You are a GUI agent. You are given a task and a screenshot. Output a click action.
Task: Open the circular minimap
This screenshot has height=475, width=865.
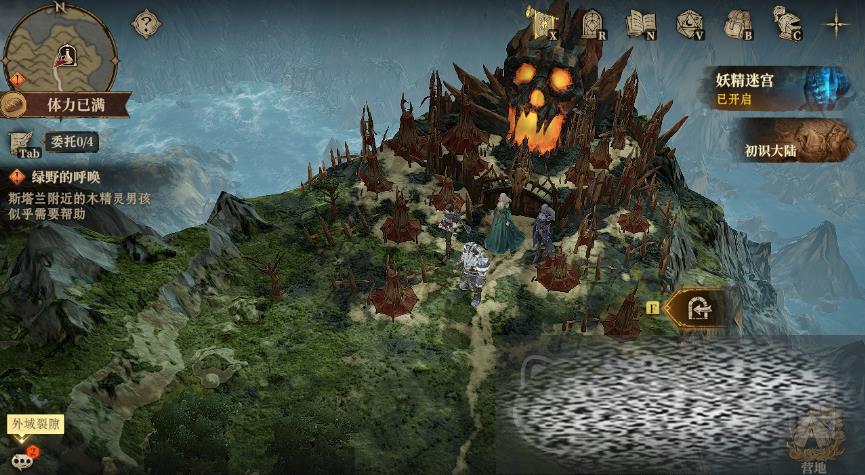pyautogui.click(x=60, y=46)
